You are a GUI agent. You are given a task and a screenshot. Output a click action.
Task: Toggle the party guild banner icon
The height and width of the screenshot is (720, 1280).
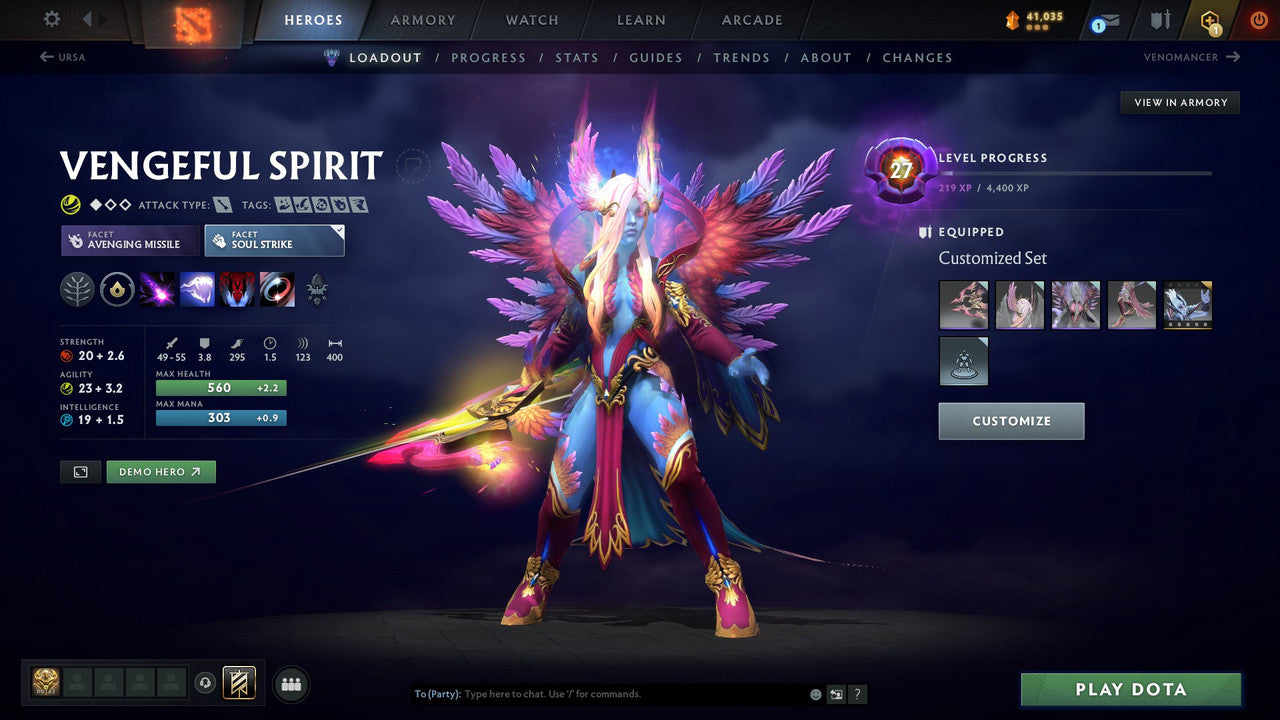pos(240,683)
